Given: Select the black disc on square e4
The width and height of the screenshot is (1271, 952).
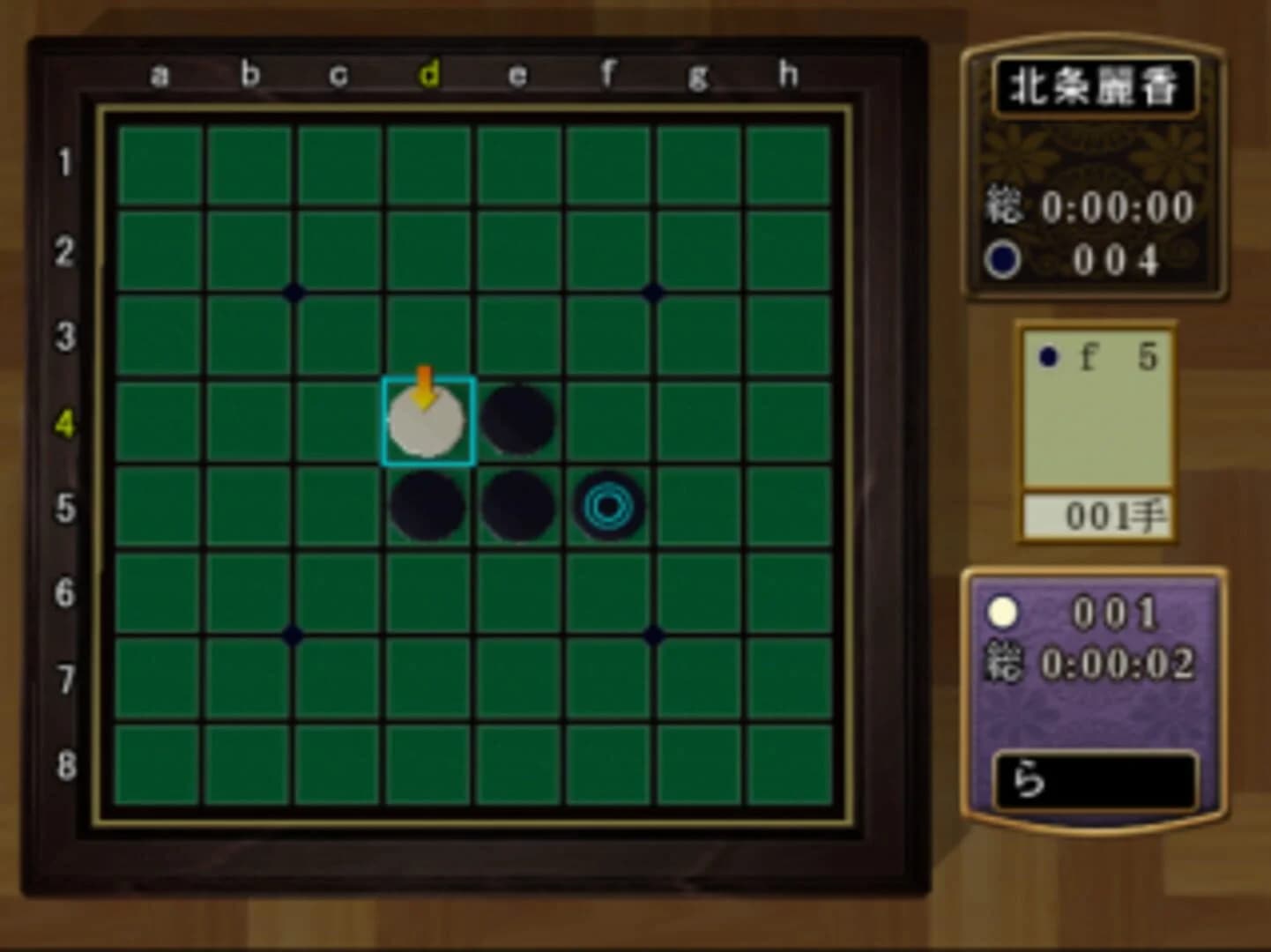Looking at the screenshot, I should pyautogui.click(x=517, y=420).
